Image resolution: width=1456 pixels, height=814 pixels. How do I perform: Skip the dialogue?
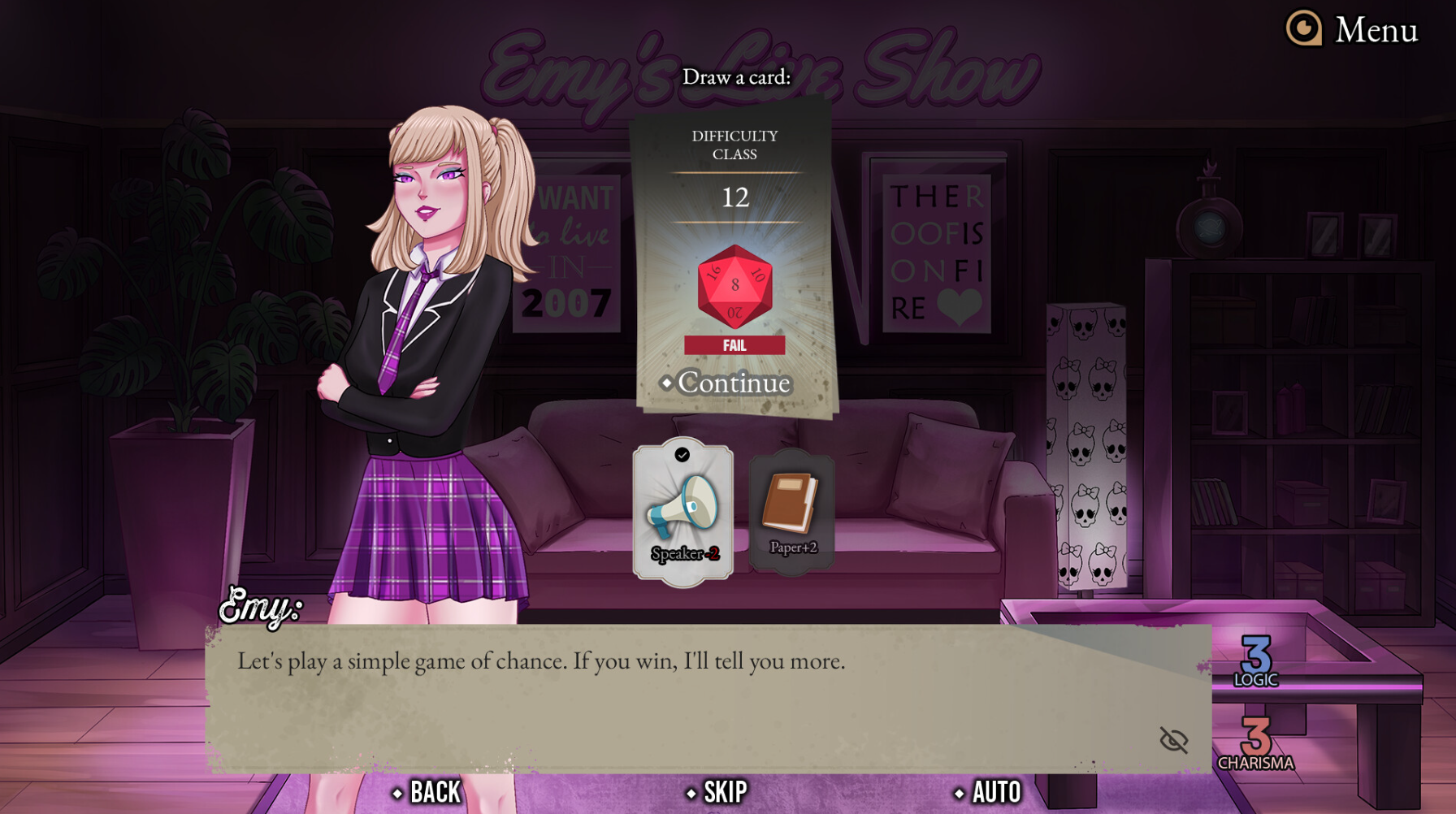[x=717, y=792]
